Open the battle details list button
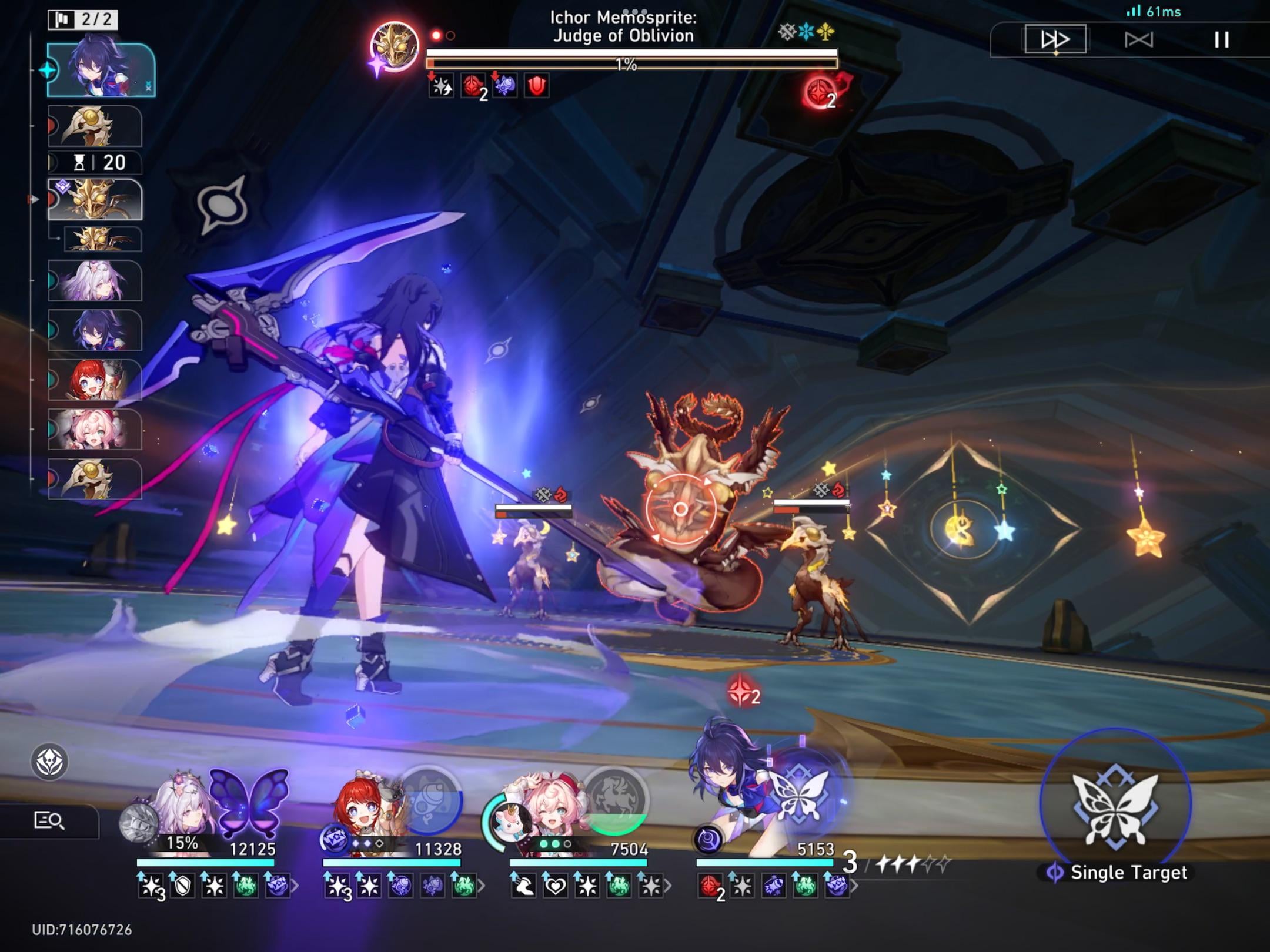1270x952 pixels. click(x=49, y=820)
